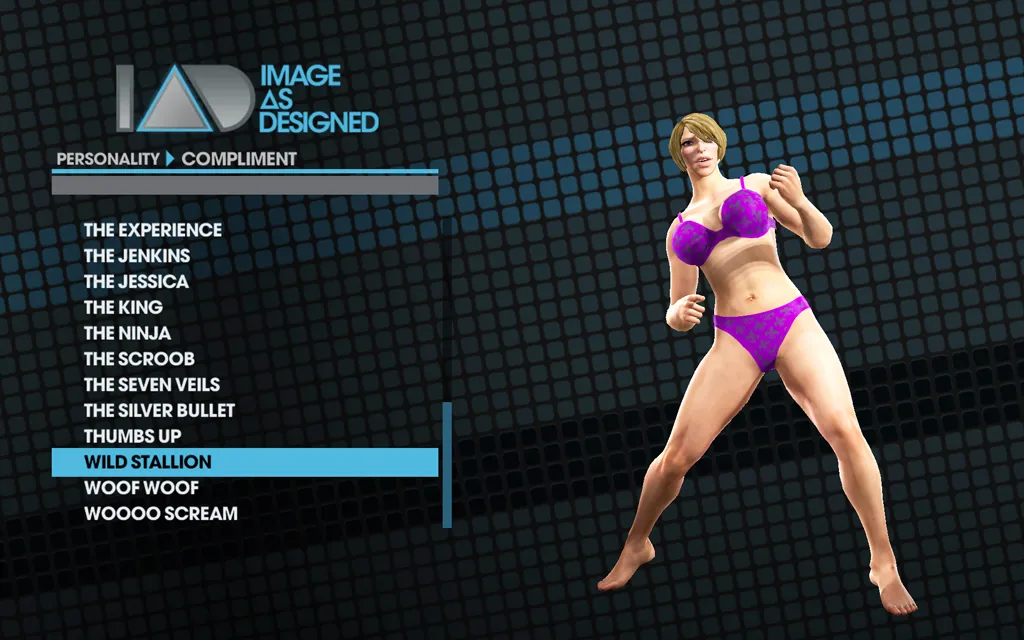Select the Thumbs Up compliment
The height and width of the screenshot is (640, 1024).
(133, 437)
